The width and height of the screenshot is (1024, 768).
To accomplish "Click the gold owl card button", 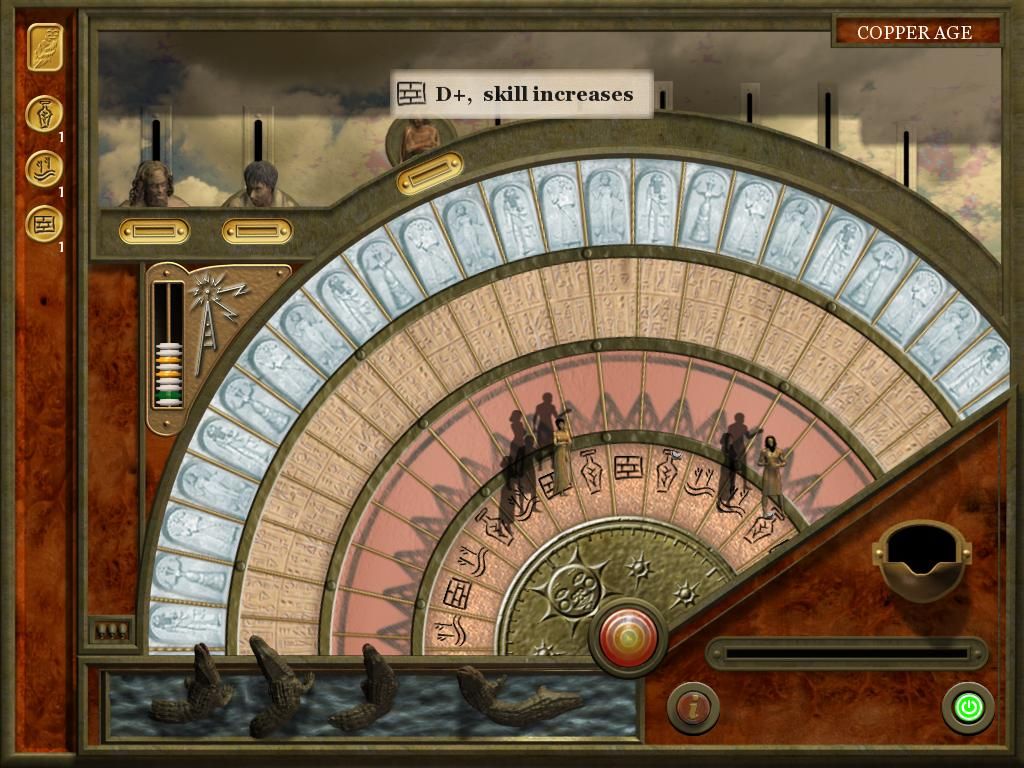I will pyautogui.click(x=45, y=48).
